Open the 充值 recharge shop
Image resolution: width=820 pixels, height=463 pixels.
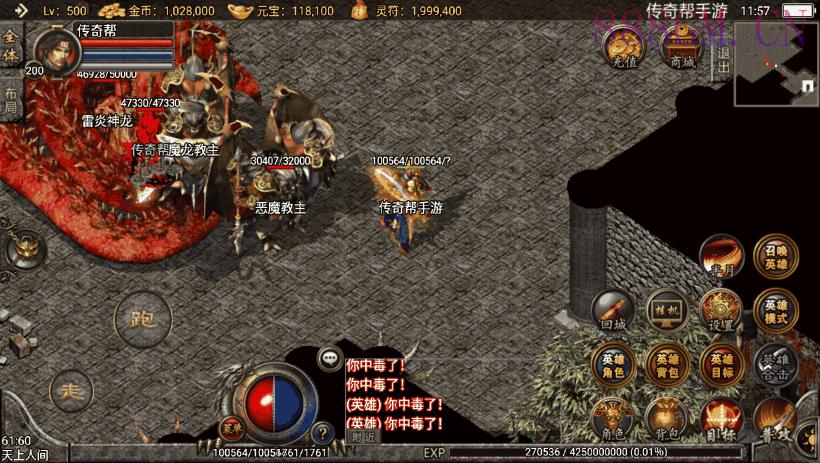point(626,47)
